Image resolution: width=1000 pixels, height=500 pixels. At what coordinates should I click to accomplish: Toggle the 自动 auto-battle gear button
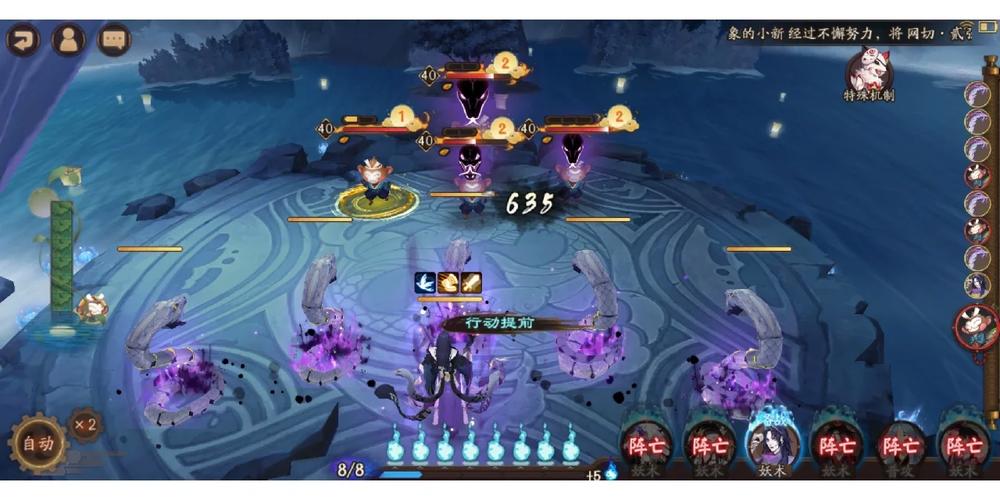click(38, 444)
